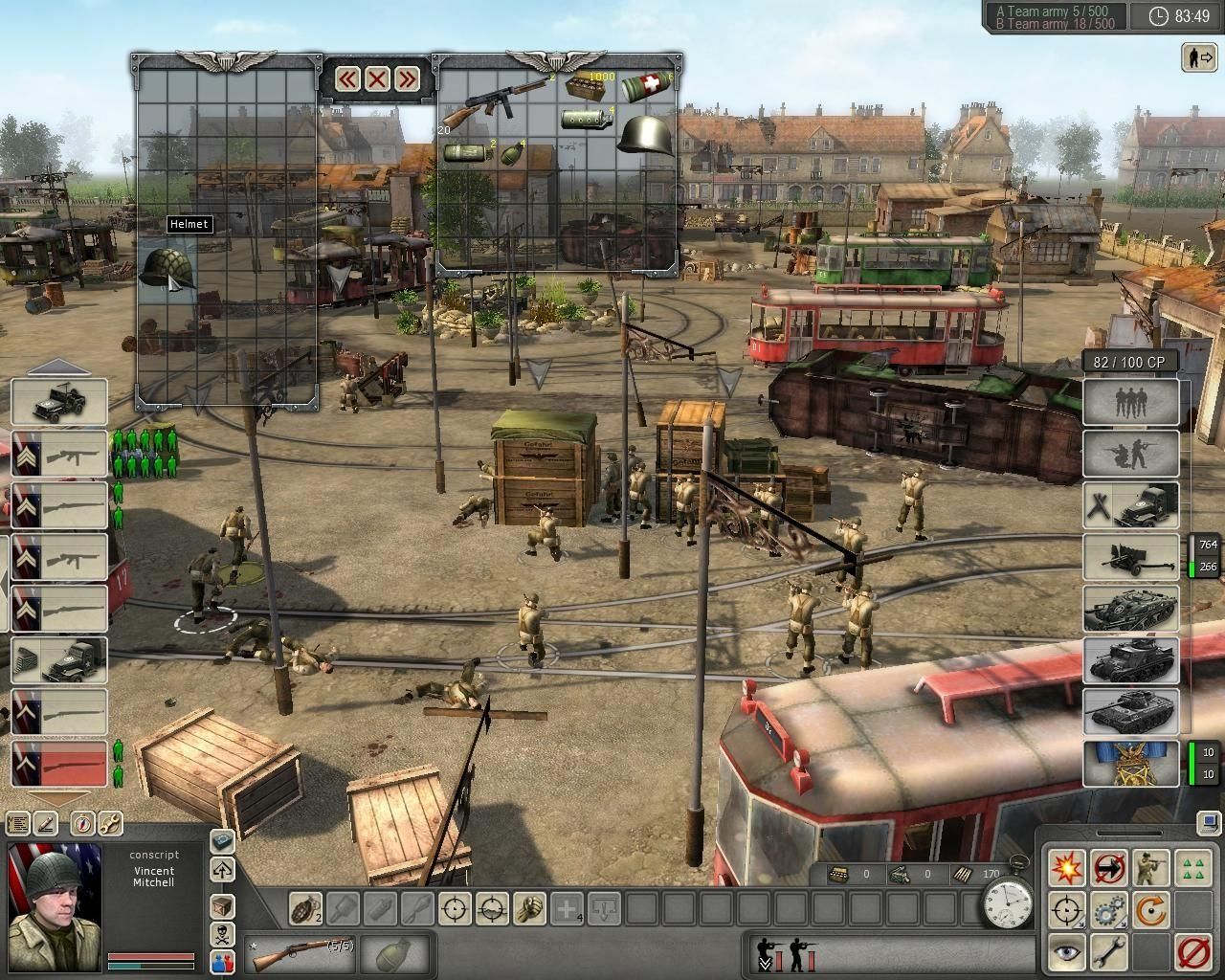Activate the explosion attack order

click(1066, 868)
